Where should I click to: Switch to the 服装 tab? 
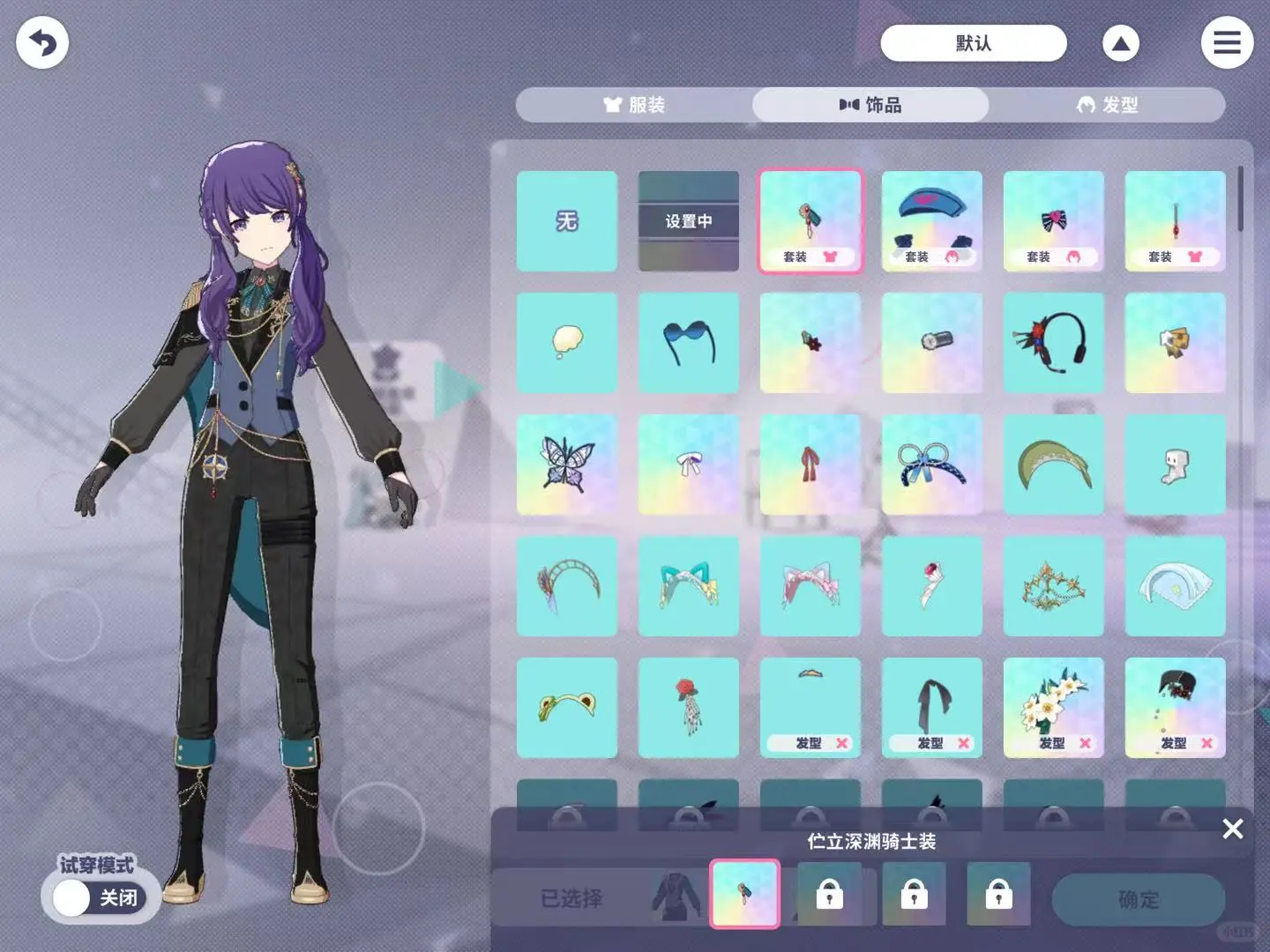634,105
